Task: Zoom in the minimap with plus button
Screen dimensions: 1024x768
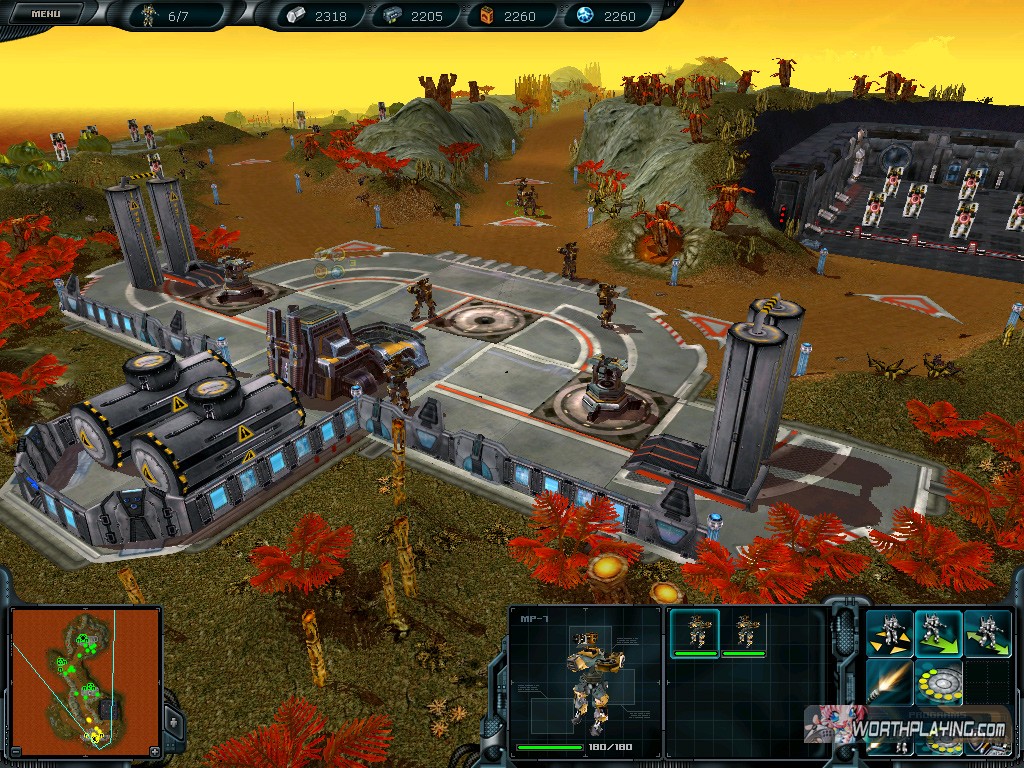Action: click(154, 751)
